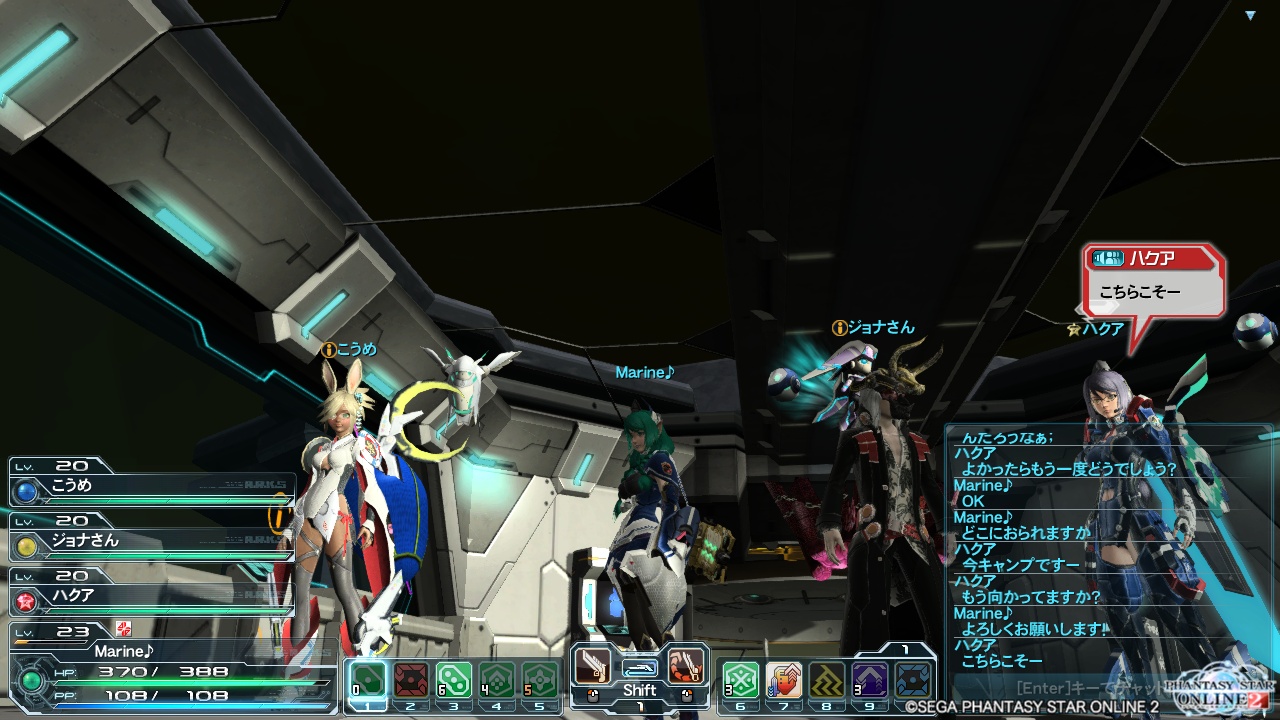Expand the top-right dropdown arrow
Viewport: 1280px width, 720px height.
tap(1250, 15)
